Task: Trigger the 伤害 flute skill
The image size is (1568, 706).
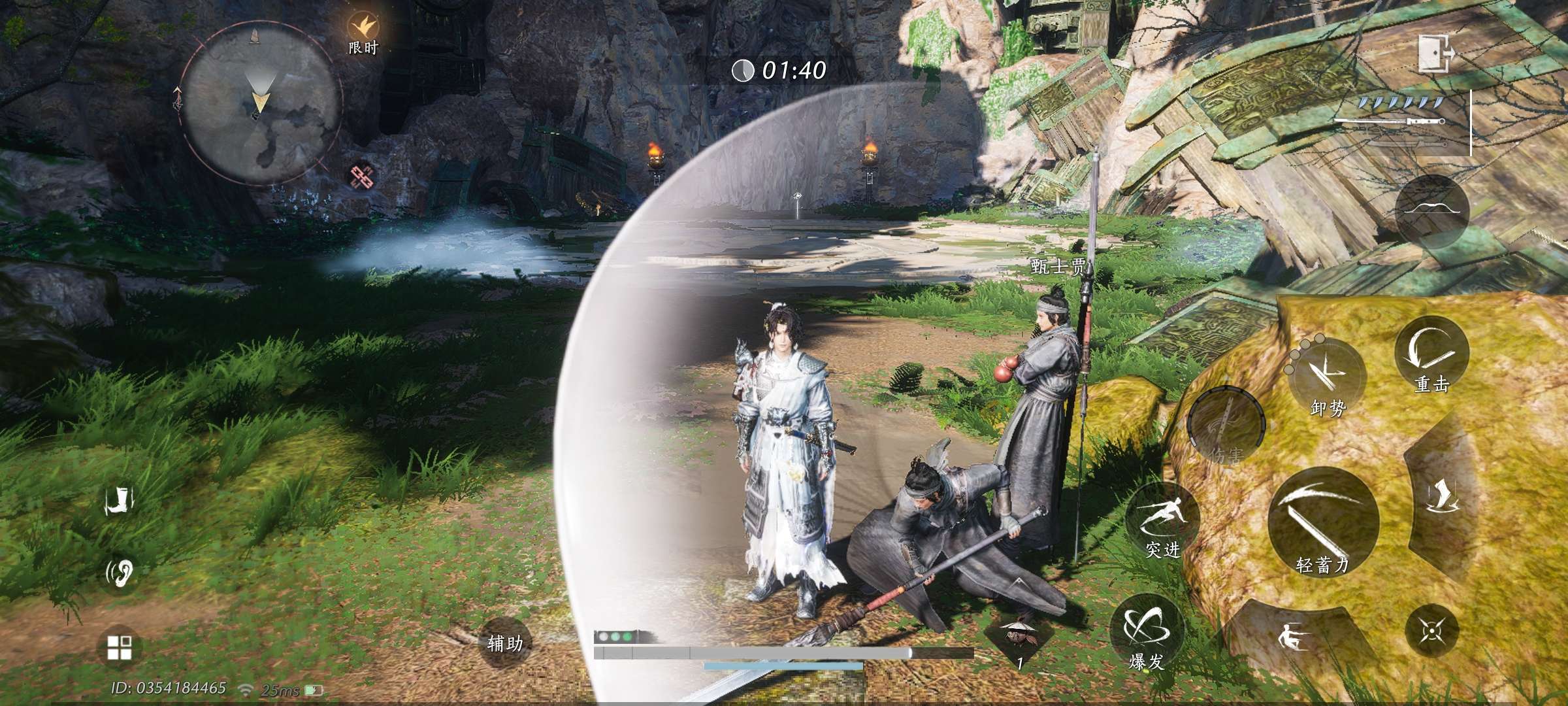Action: click(1225, 426)
